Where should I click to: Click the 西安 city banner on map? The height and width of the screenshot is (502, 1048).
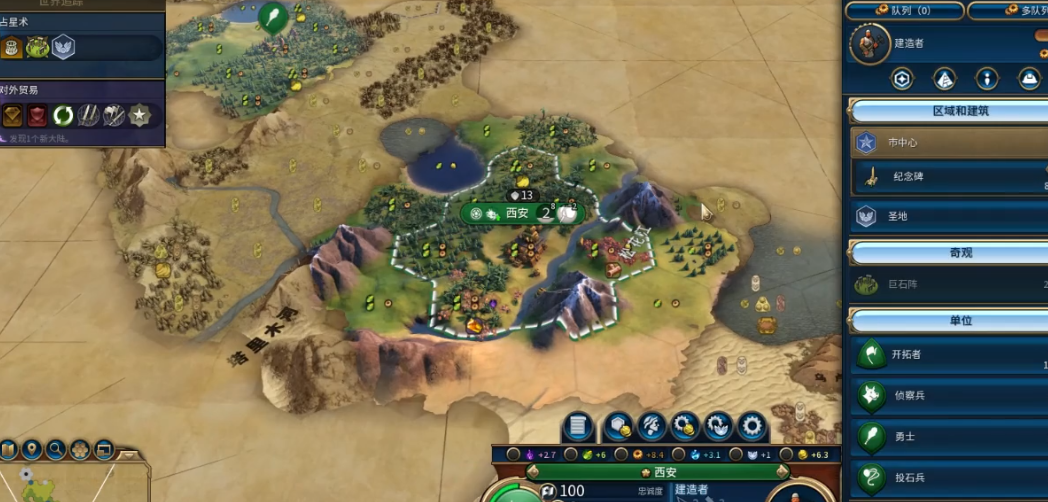pos(518,212)
